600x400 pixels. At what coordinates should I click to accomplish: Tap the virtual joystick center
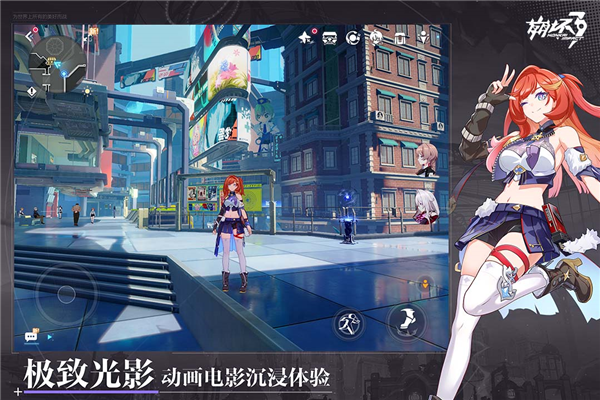coord(66,294)
